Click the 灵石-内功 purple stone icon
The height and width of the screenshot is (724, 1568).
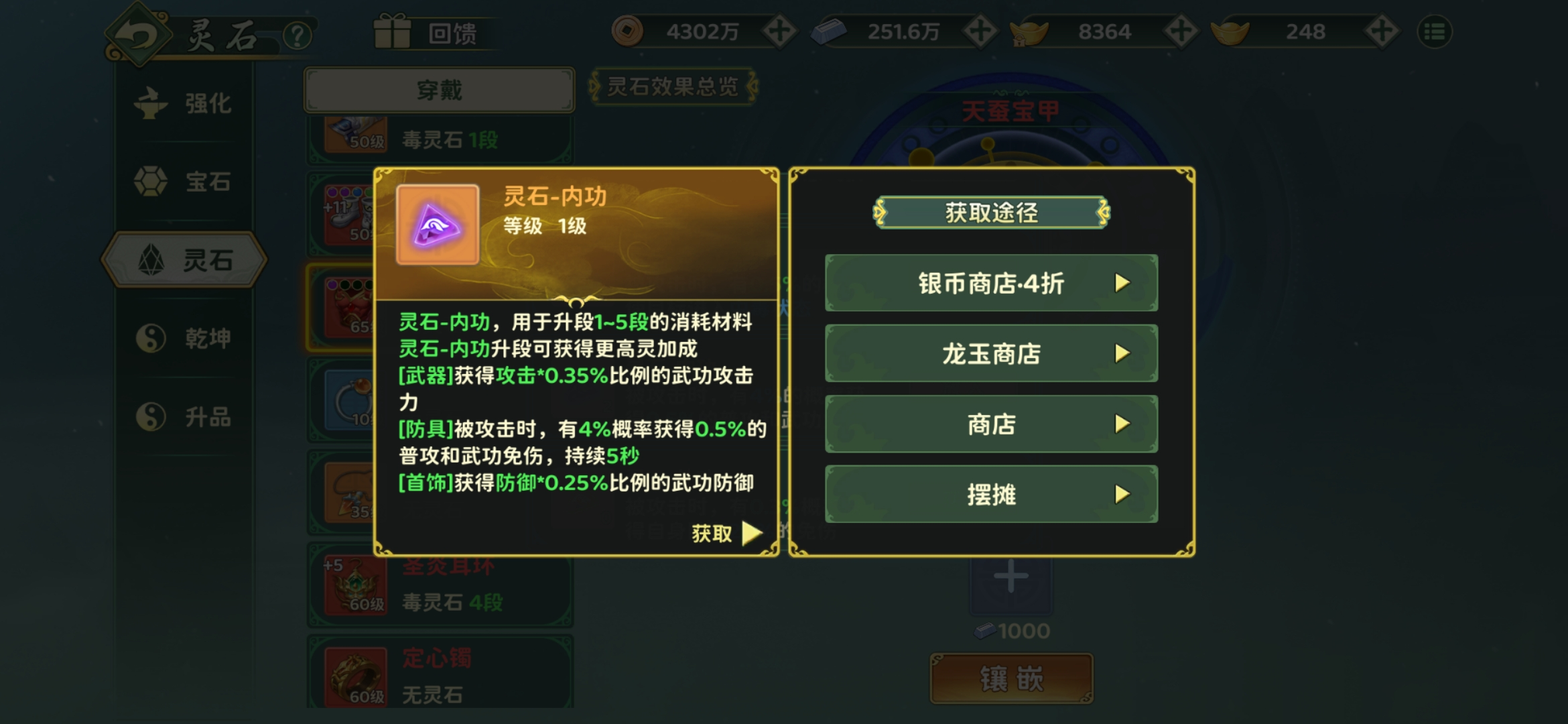[x=438, y=225]
